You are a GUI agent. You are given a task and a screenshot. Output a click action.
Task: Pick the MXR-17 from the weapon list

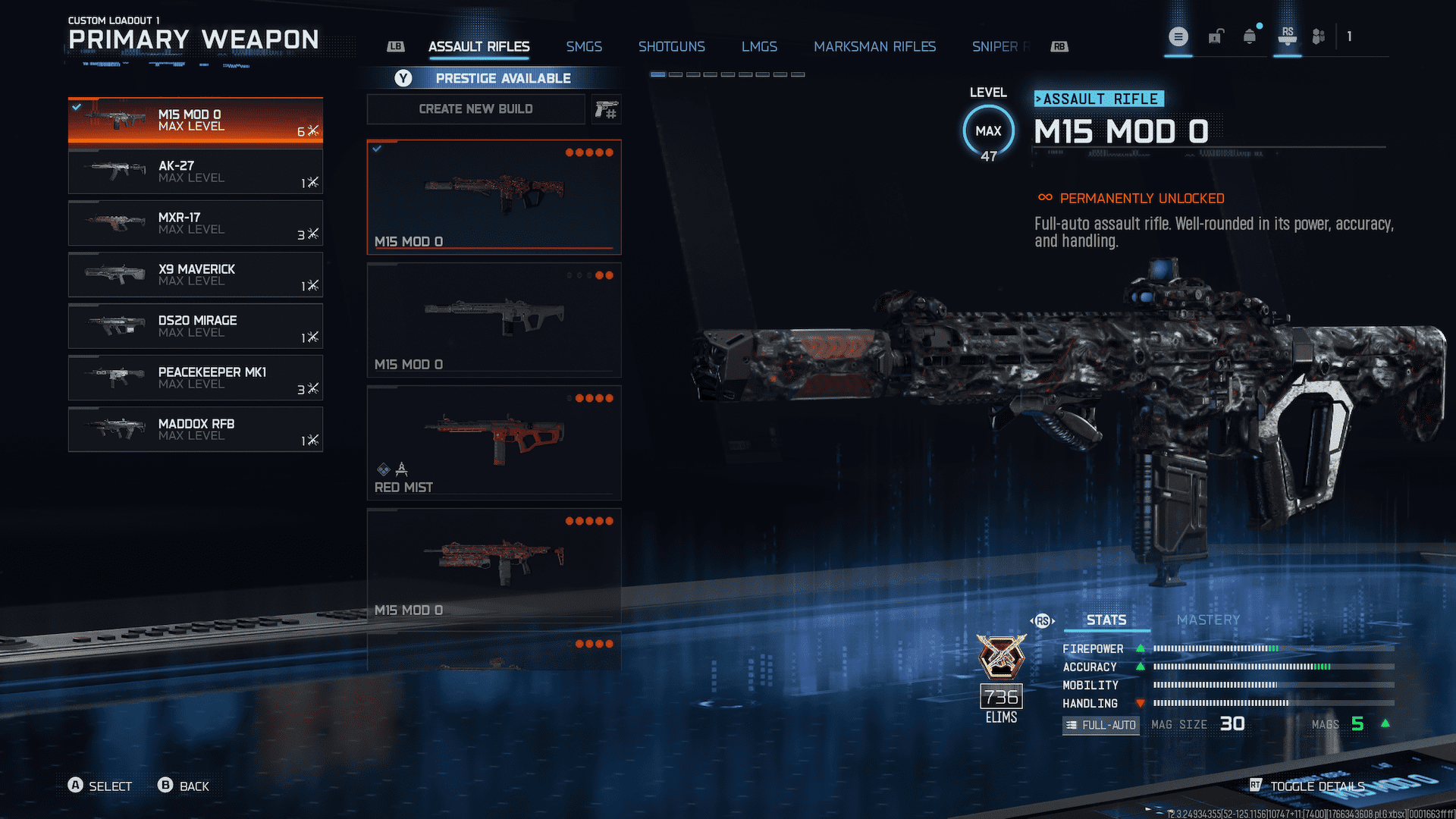(195, 223)
